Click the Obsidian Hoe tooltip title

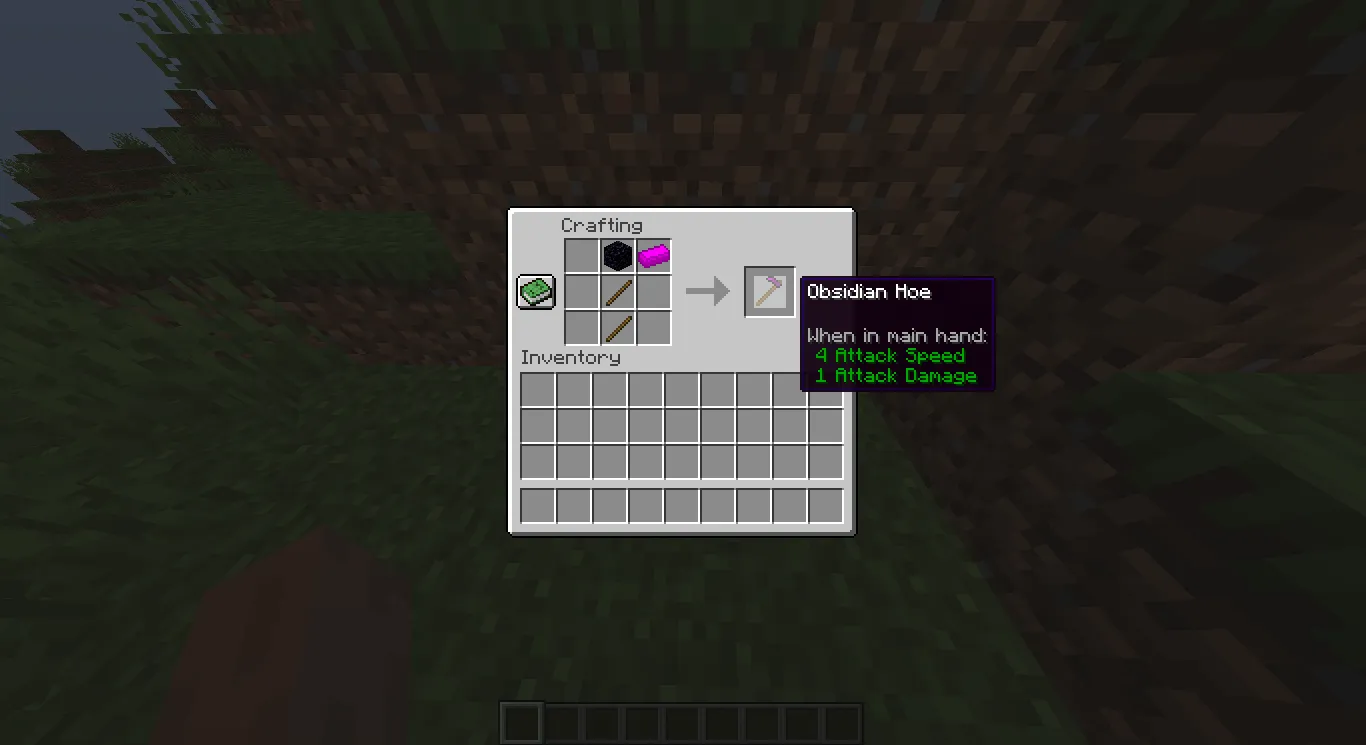[869, 292]
